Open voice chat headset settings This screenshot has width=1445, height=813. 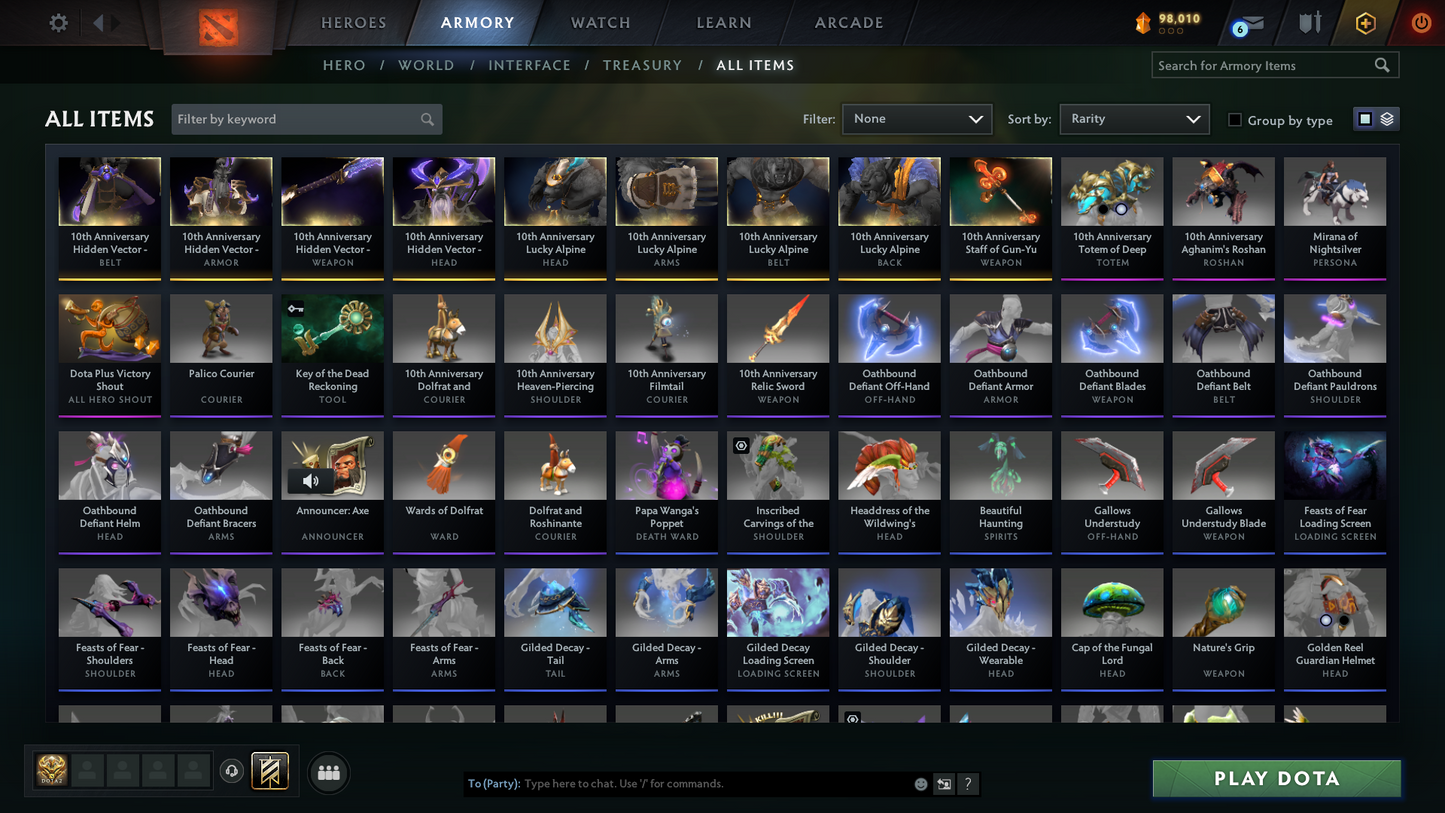click(x=230, y=770)
